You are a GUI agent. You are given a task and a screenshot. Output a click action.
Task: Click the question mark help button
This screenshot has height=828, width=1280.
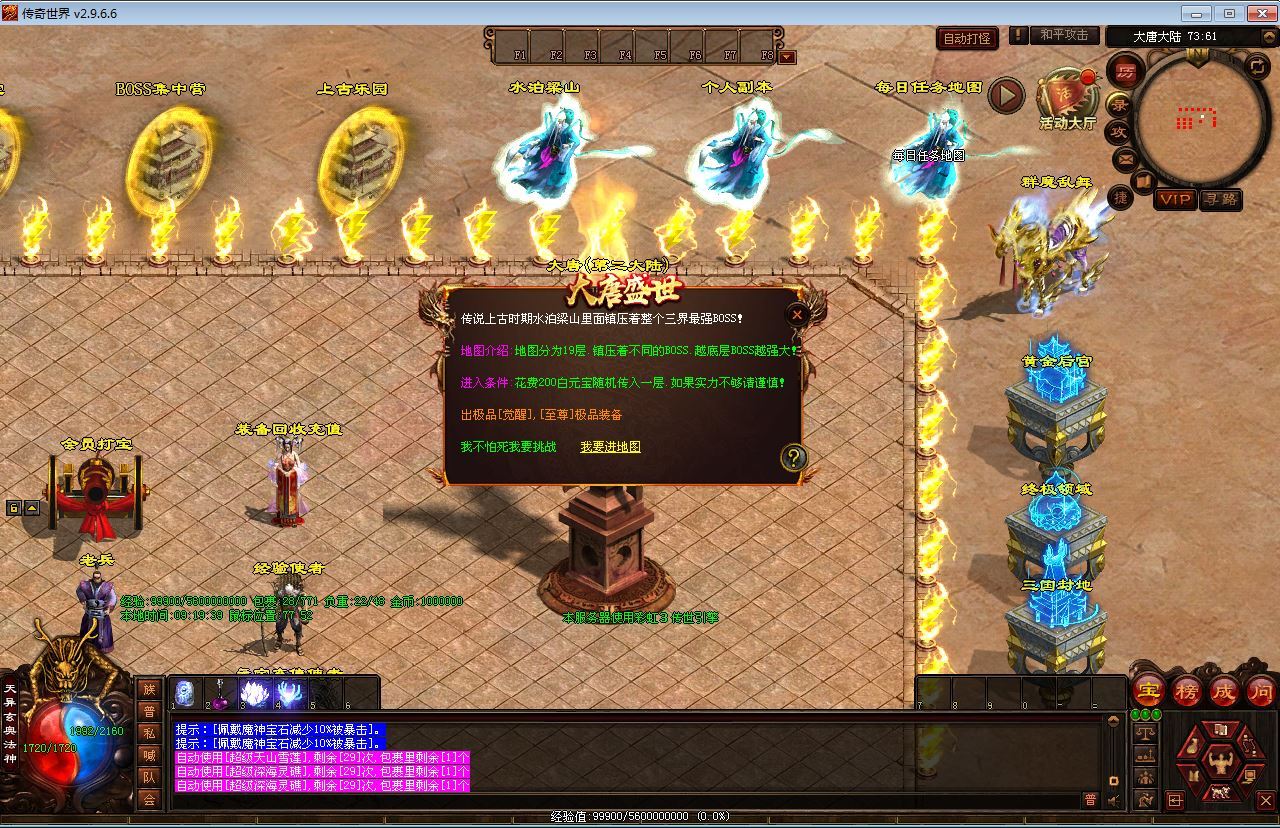(x=793, y=458)
